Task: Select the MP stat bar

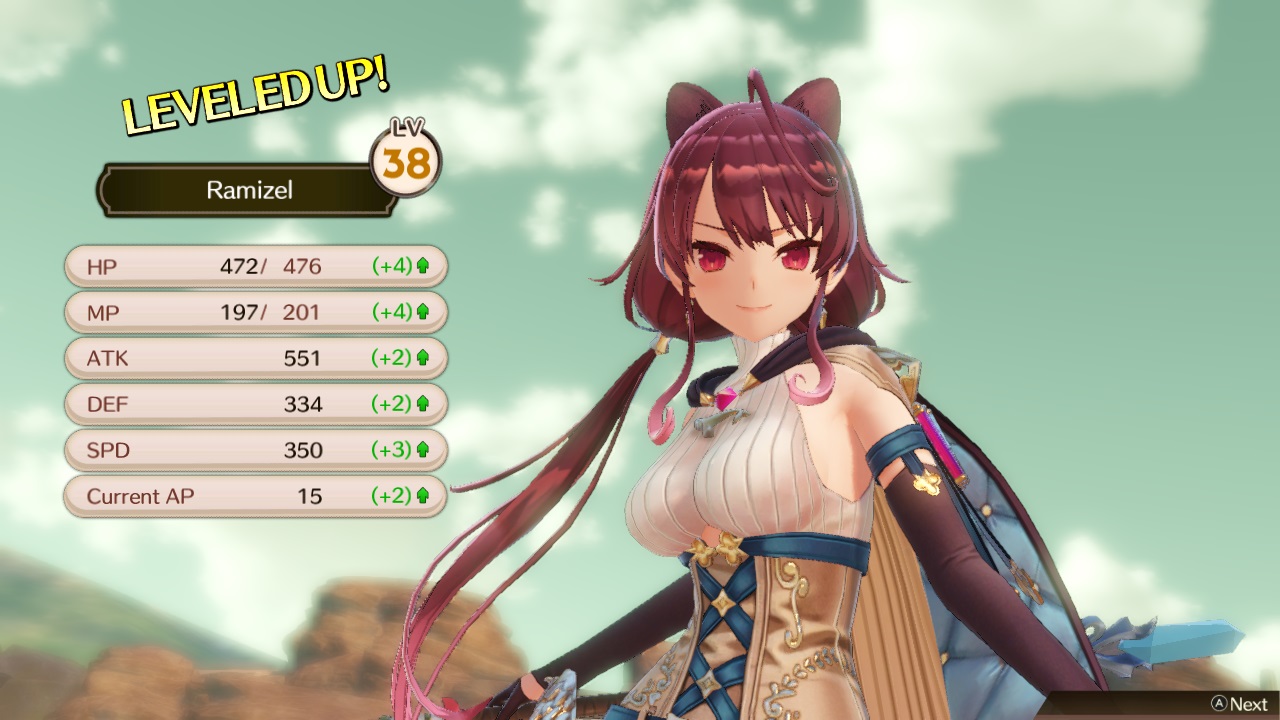Action: 255,312
